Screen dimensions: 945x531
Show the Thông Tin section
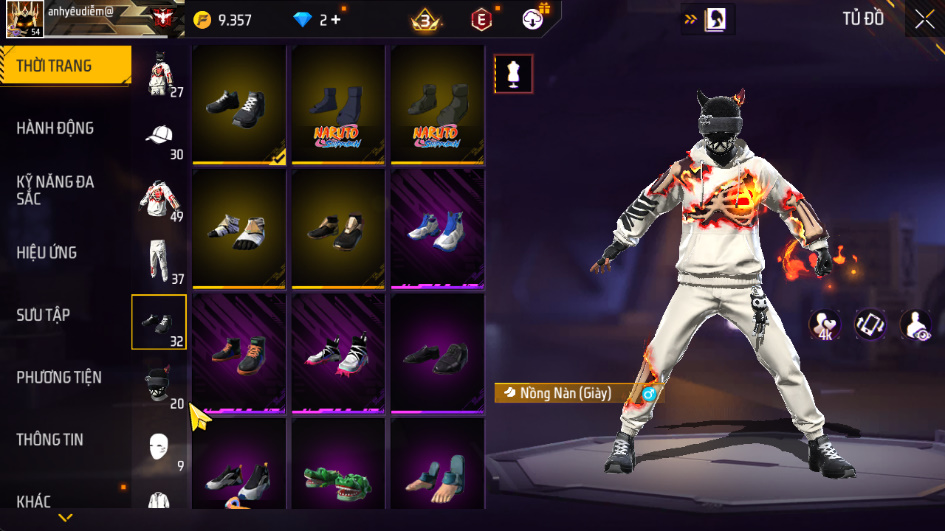[x=50, y=439]
